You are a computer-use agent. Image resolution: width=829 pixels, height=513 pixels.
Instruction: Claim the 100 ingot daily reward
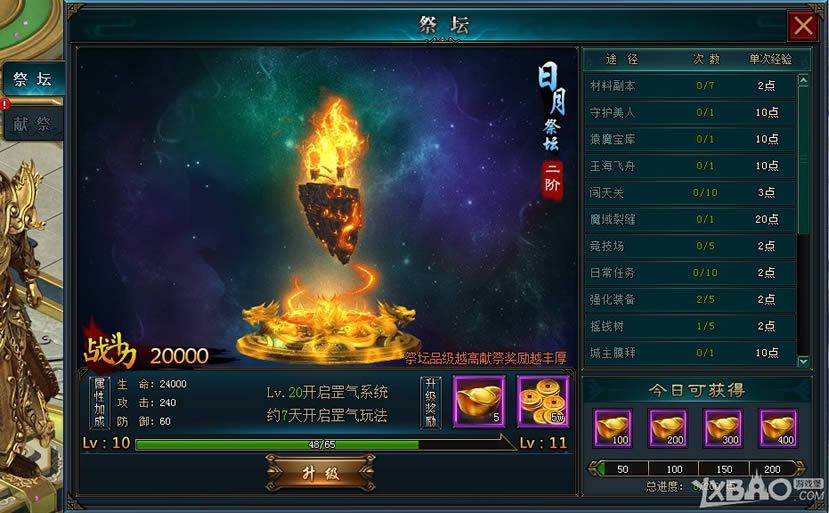point(612,427)
